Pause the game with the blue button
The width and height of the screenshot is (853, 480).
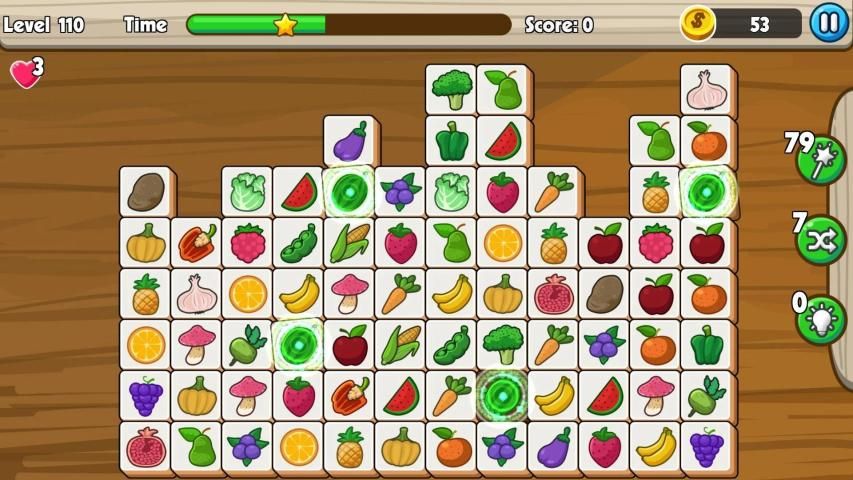click(x=828, y=22)
